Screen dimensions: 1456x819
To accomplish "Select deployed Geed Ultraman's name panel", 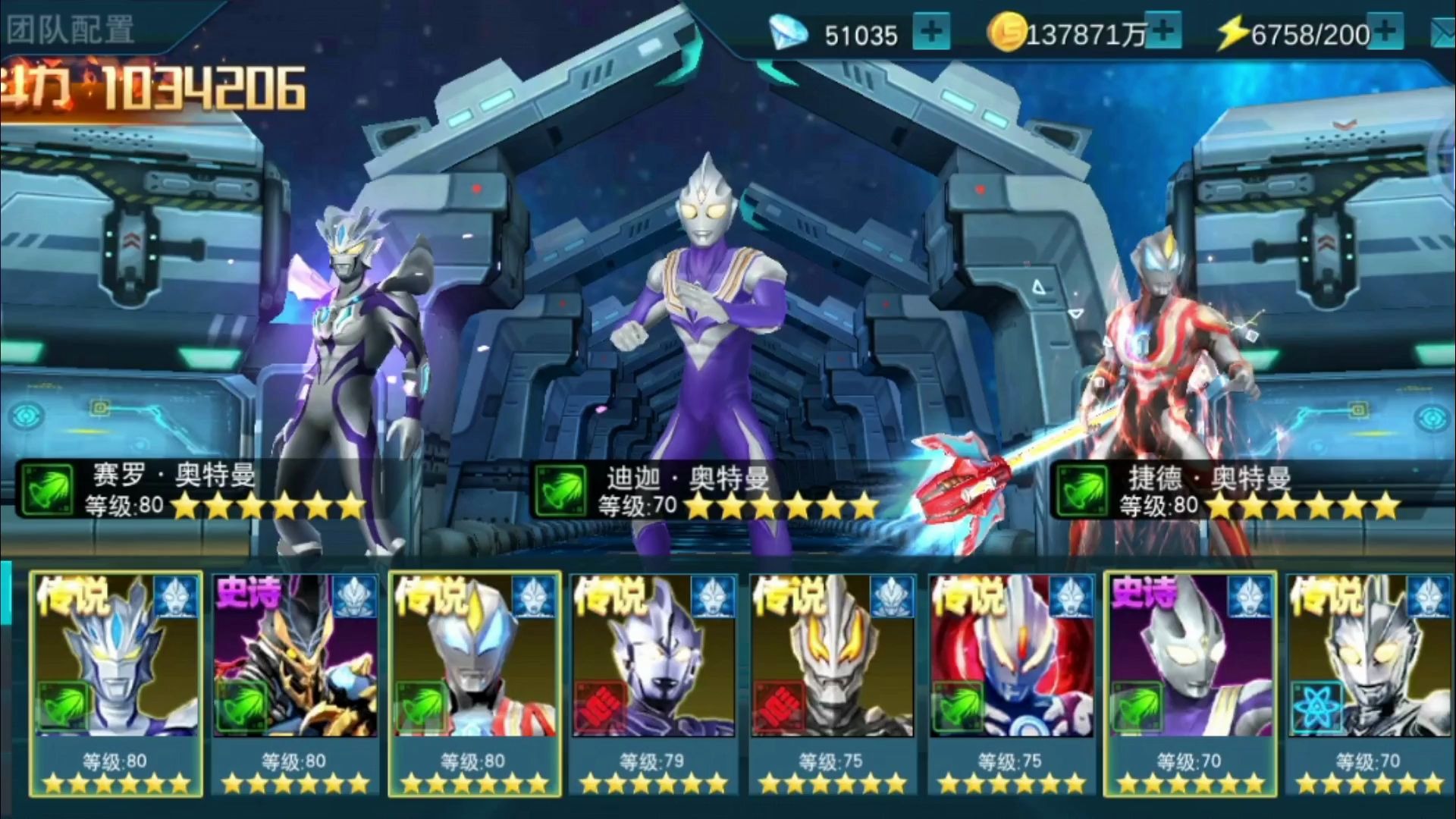I will point(1228,491).
